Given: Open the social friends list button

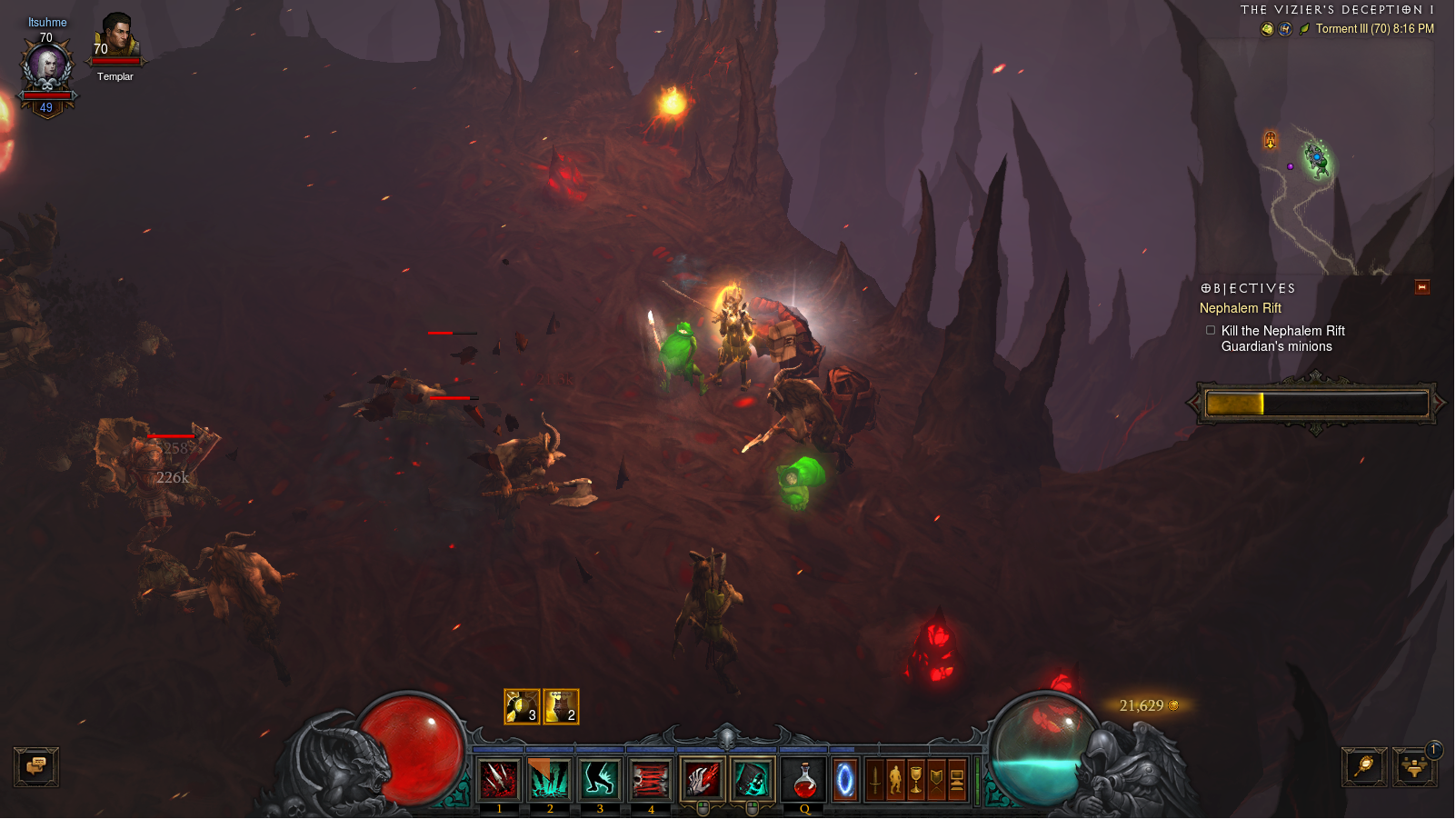Looking at the screenshot, I should tap(1414, 767).
